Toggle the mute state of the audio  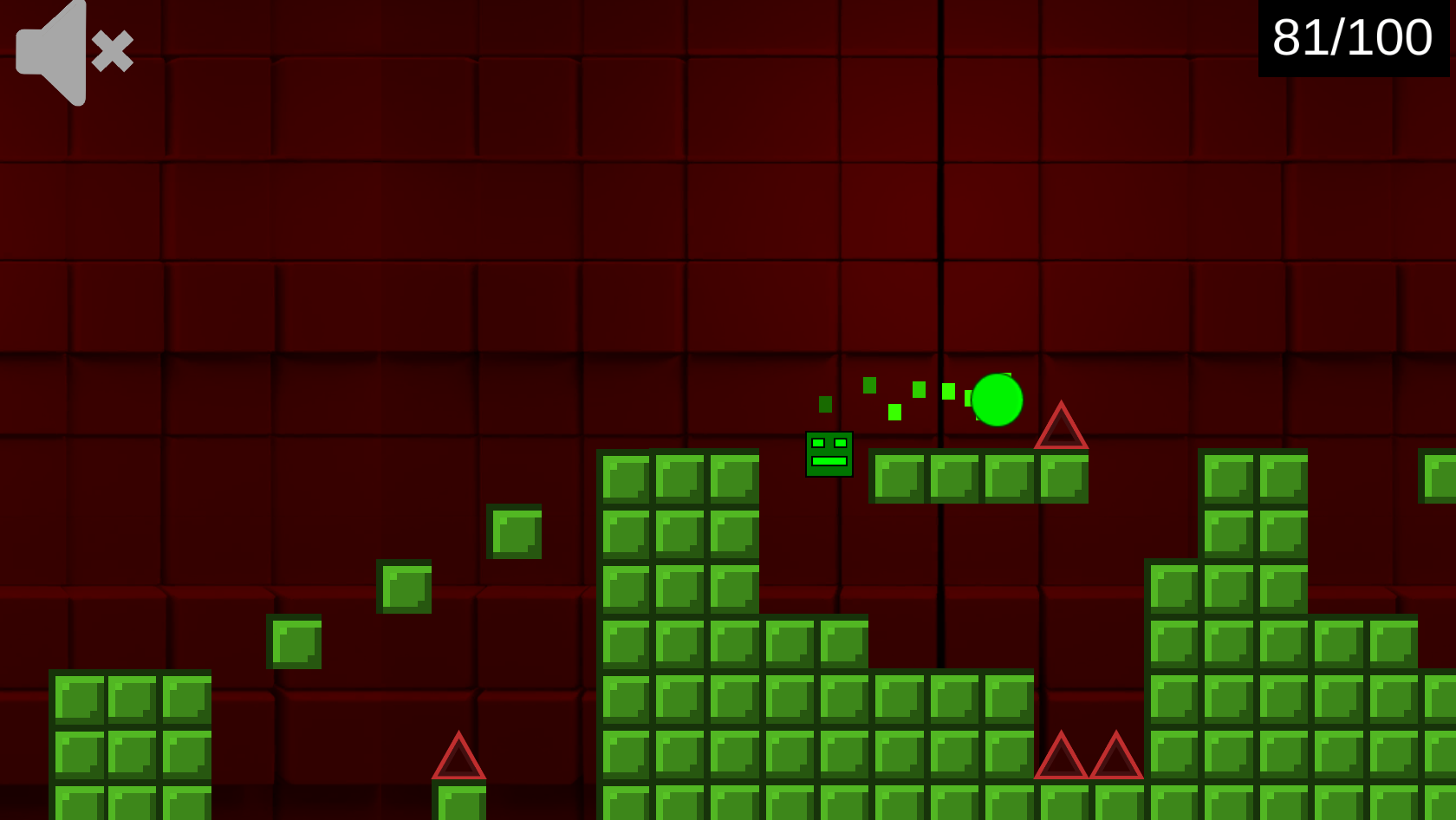pyautogui.click(x=74, y=52)
